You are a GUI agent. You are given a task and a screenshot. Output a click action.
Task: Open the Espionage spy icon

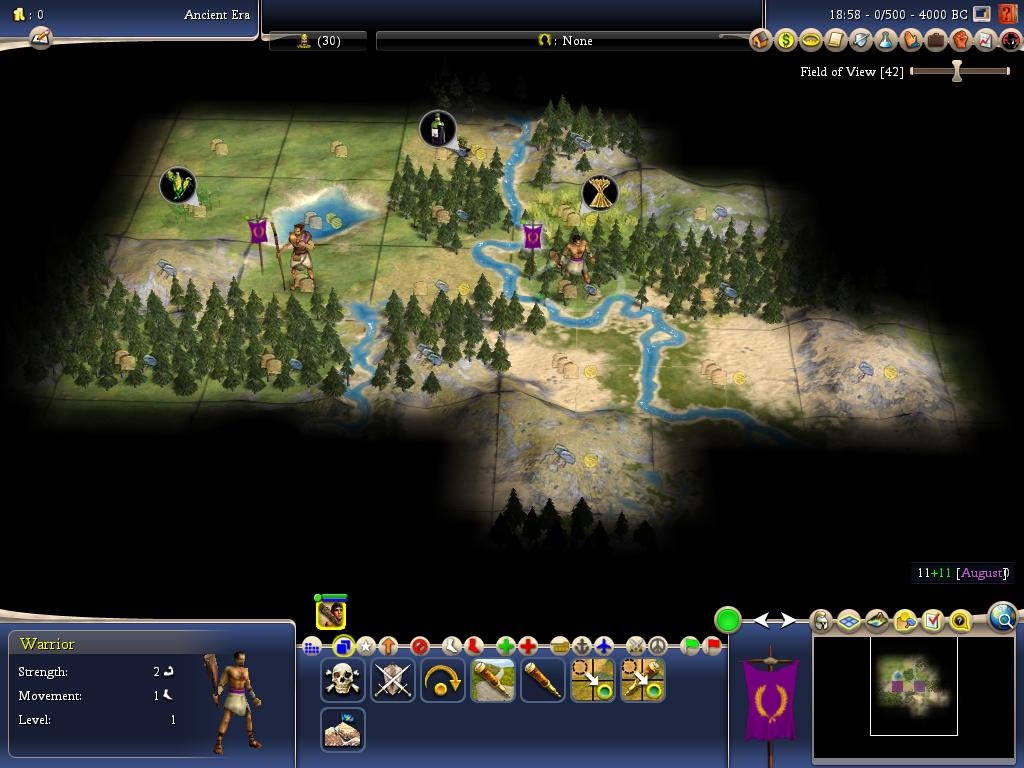tap(1010, 40)
